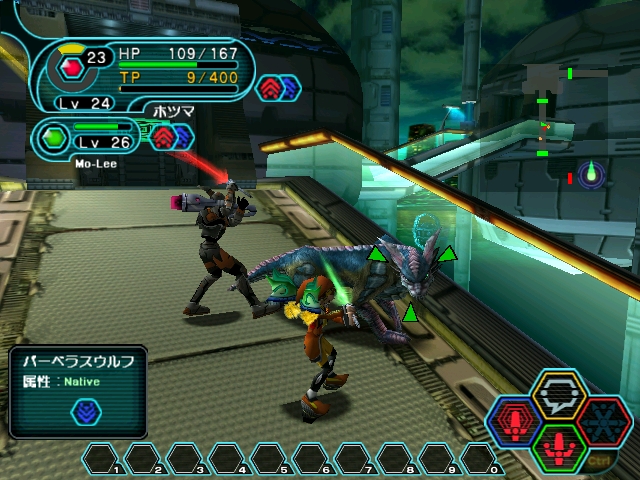This screenshot has width=640, height=480.
Task: Select hotbar hexagon slot number 1
Action: pyautogui.click(x=103, y=459)
